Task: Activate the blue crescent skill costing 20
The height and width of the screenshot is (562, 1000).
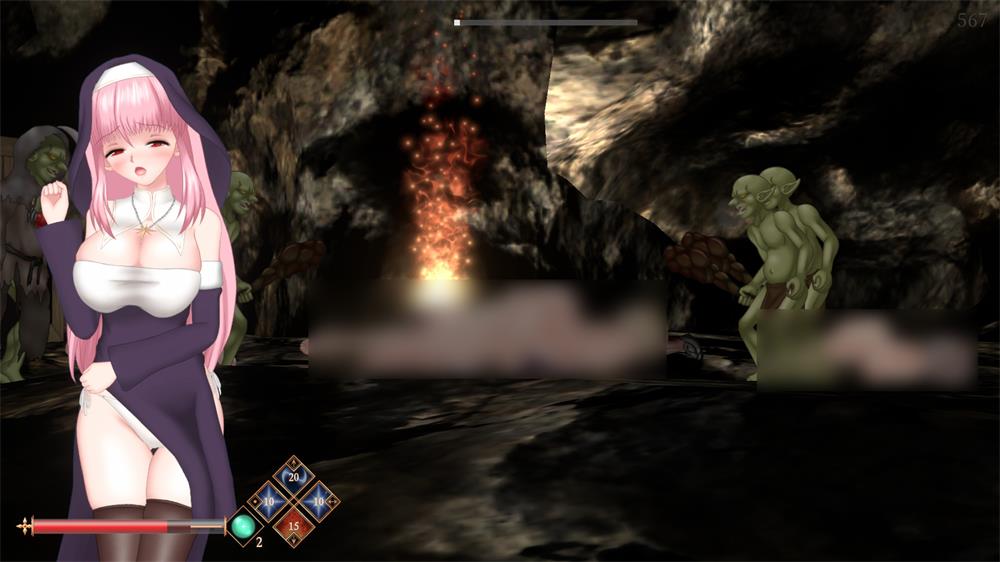Action: tap(293, 477)
